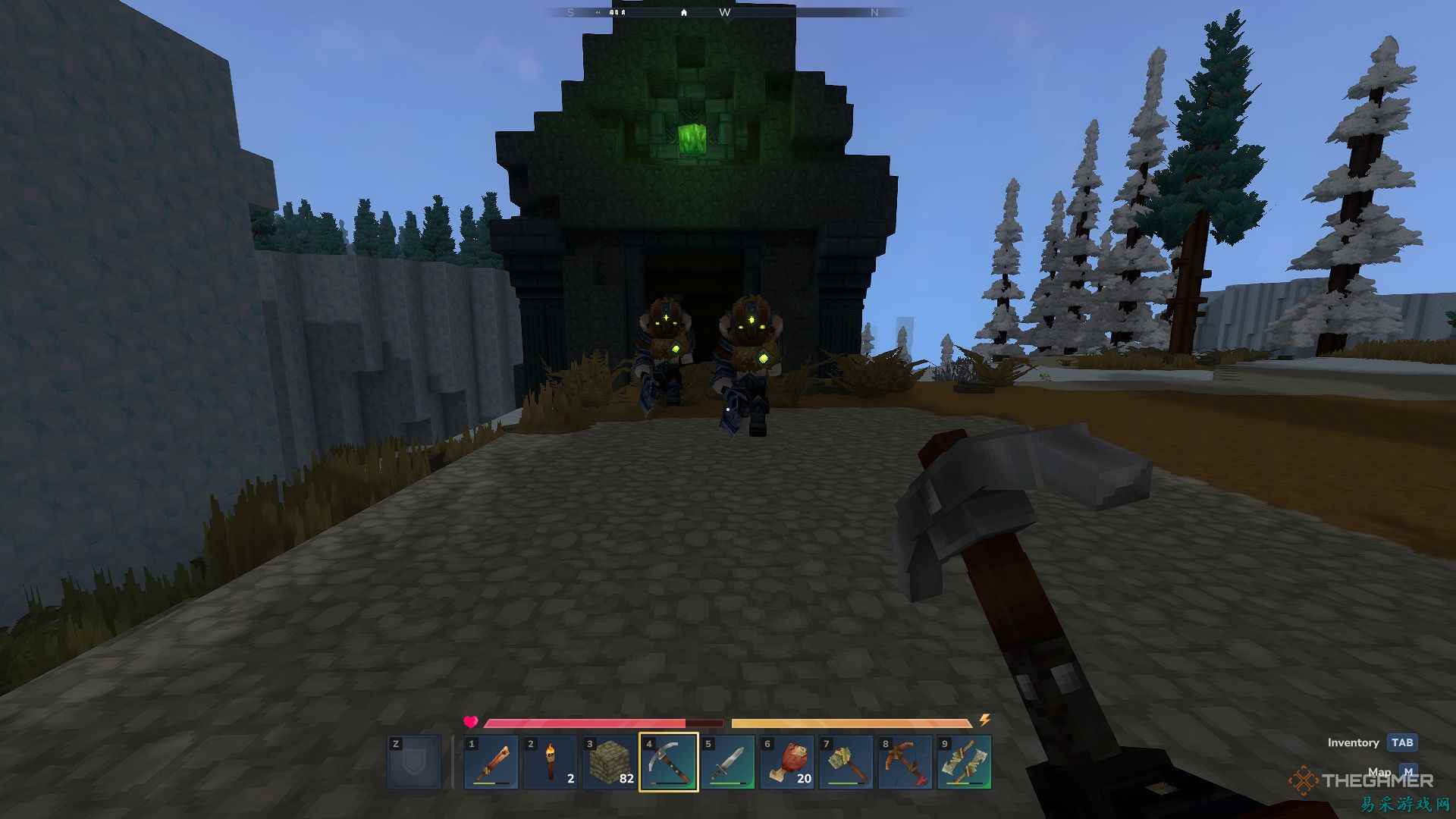Select the hatchet in hotbar slot 7

pyautogui.click(x=846, y=761)
